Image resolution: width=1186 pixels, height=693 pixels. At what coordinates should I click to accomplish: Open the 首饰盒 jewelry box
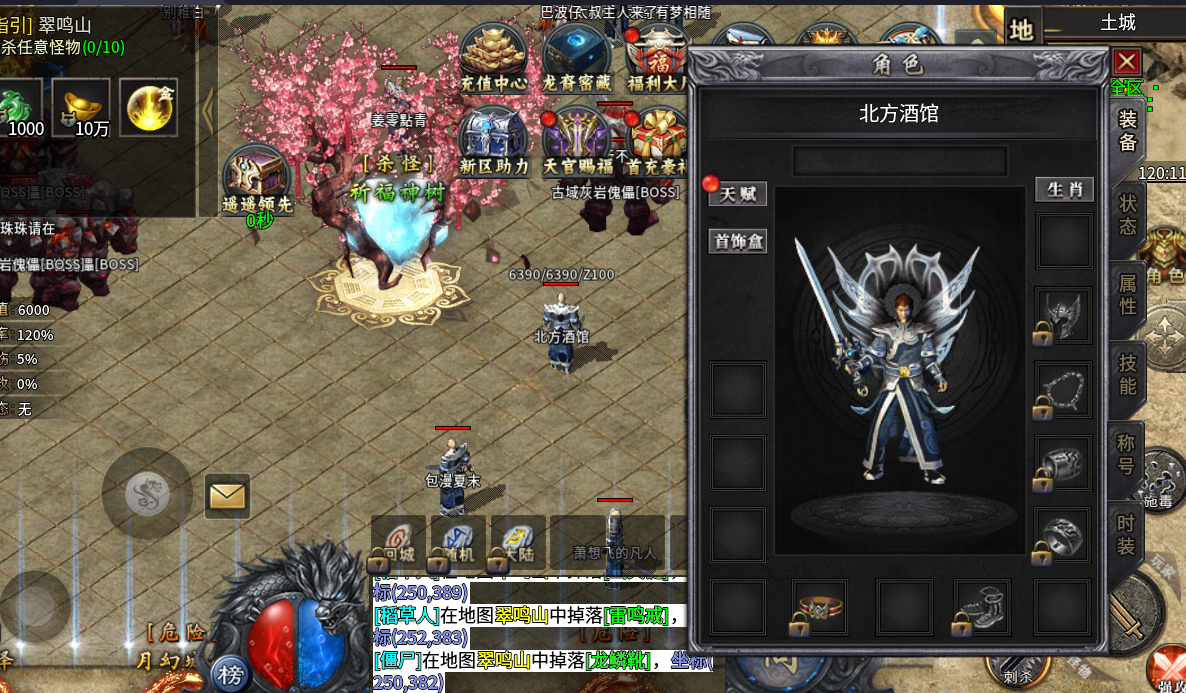738,241
